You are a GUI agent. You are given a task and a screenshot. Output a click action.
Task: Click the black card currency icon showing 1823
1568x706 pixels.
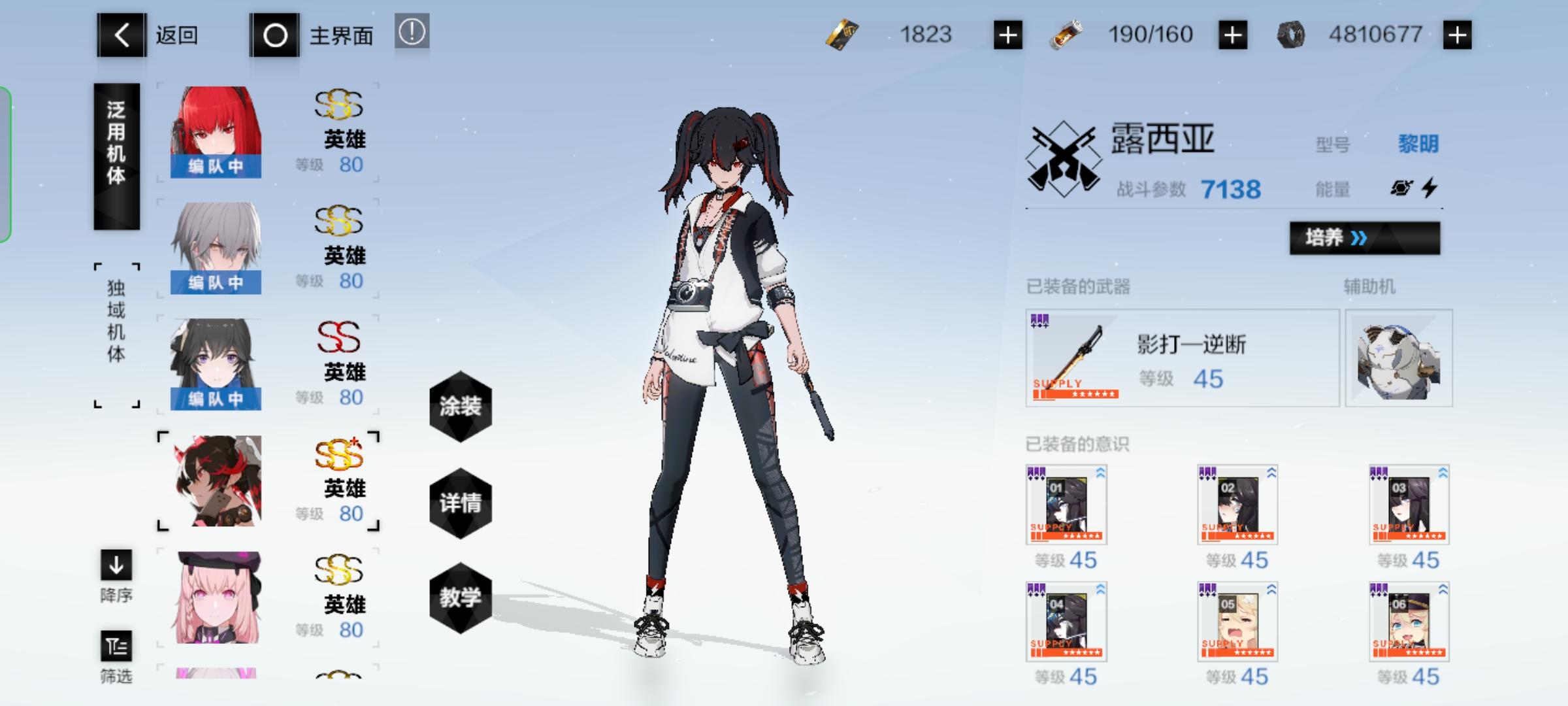pyautogui.click(x=843, y=34)
